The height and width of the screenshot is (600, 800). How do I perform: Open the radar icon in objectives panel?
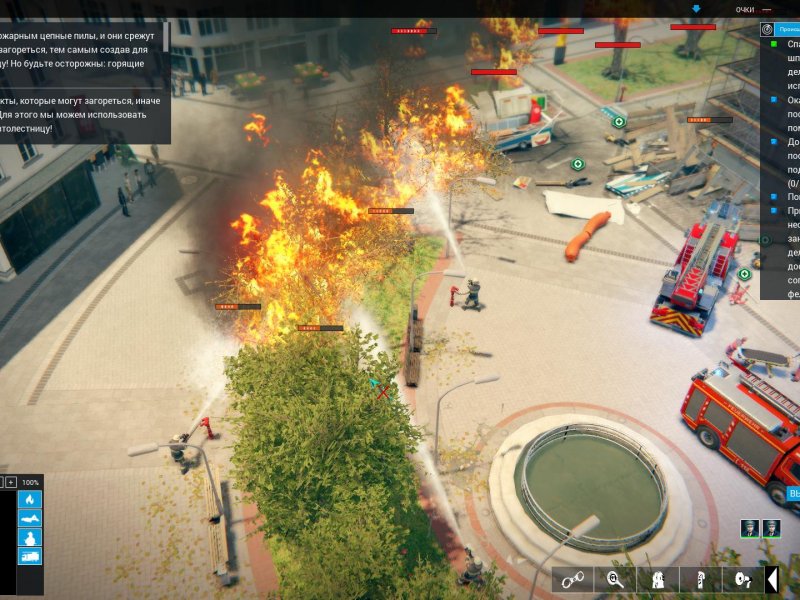pyautogui.click(x=767, y=30)
